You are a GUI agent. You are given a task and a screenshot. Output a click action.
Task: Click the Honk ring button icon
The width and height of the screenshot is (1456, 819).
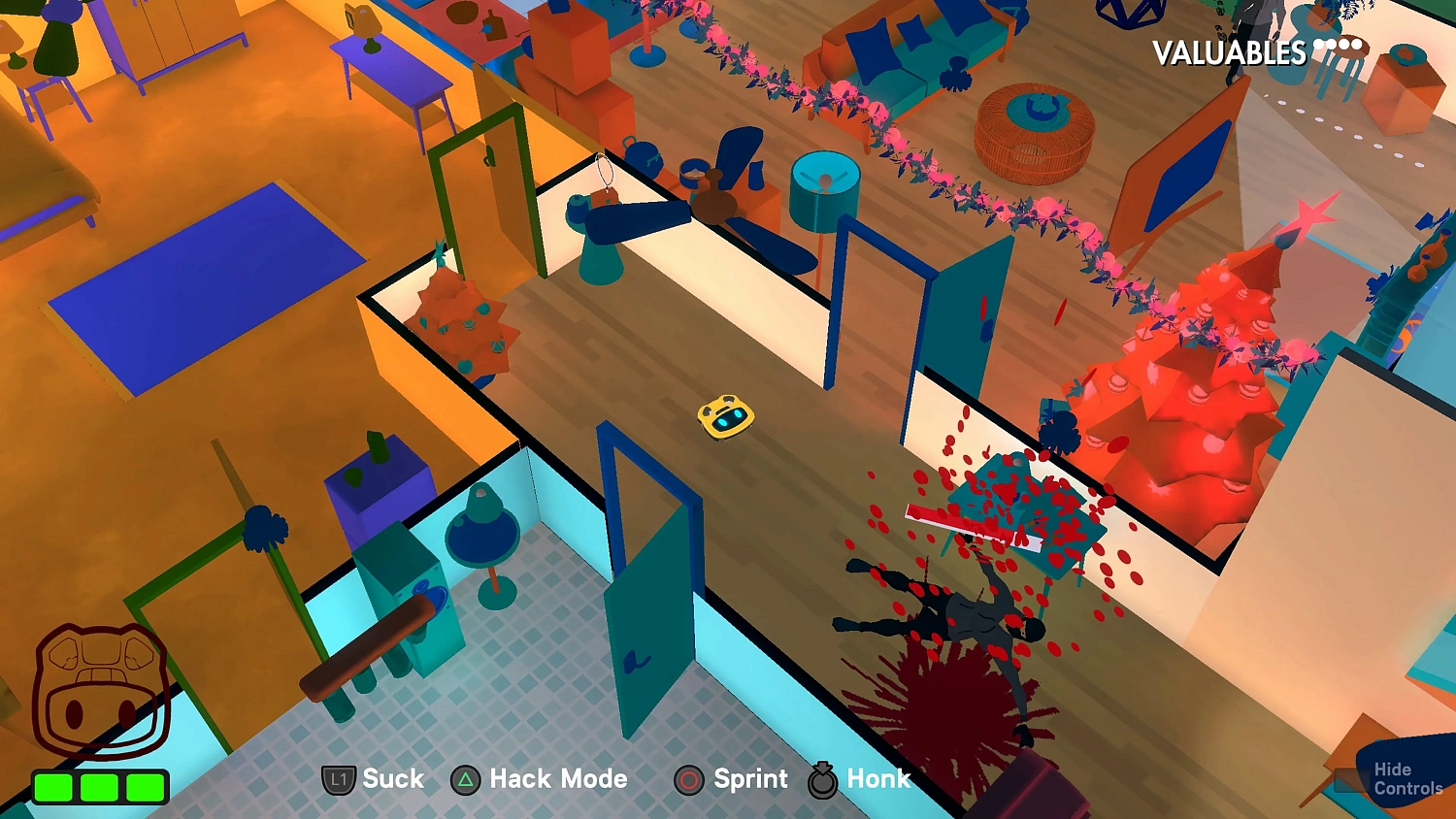[x=821, y=778]
